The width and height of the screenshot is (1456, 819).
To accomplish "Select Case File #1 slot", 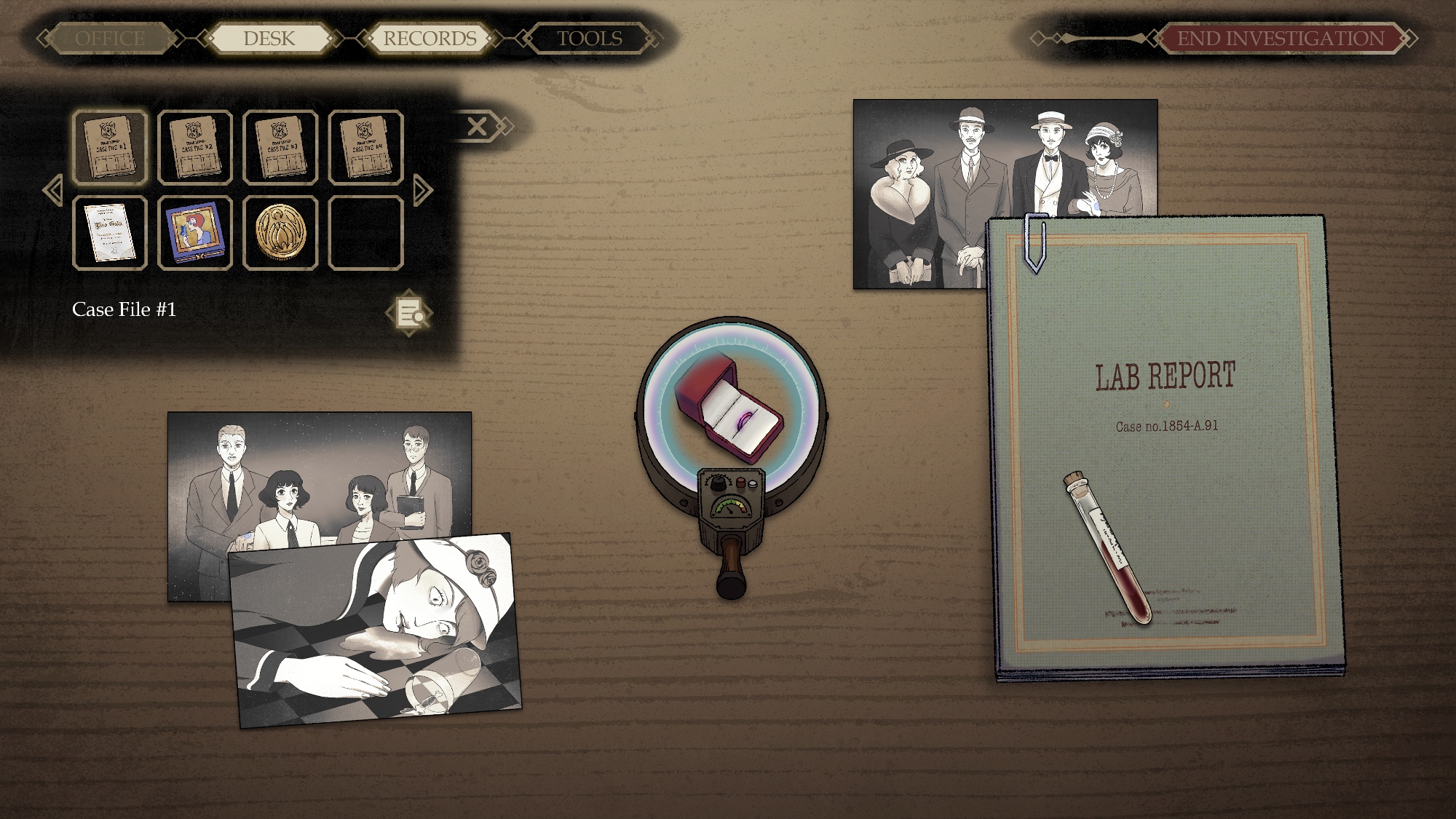I will click(110, 148).
